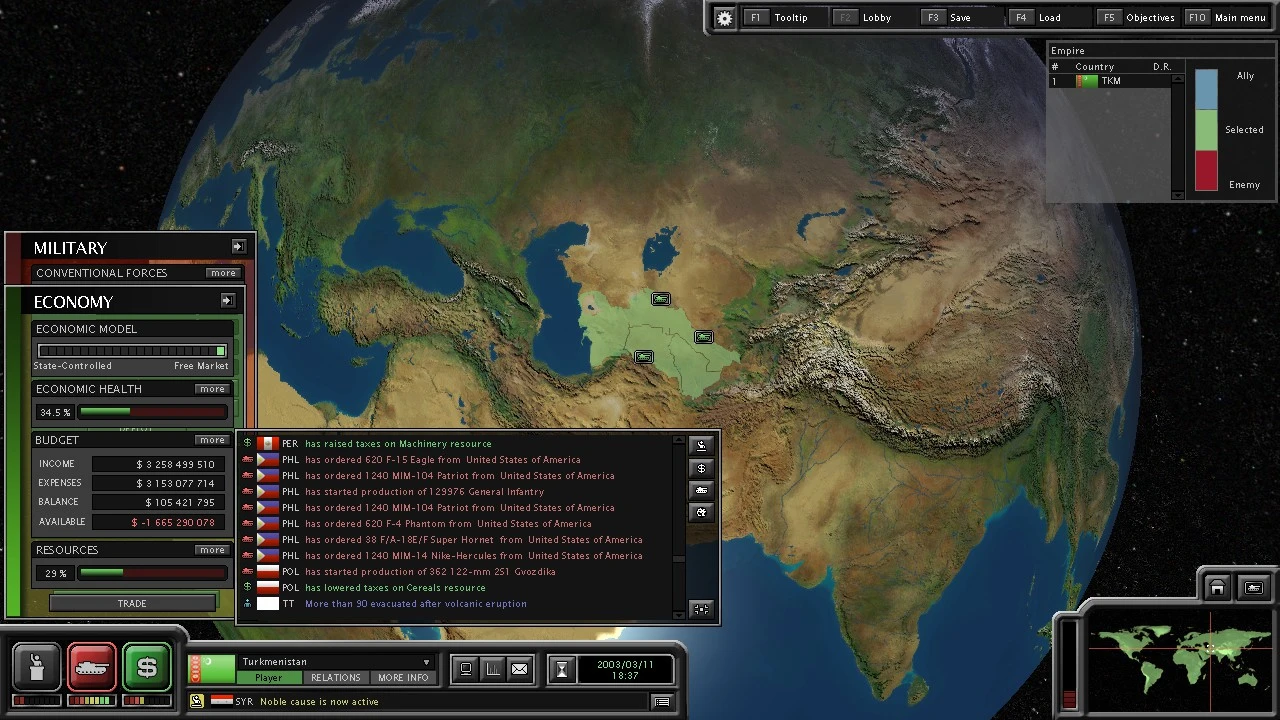Toggle the dollar economic news filter

coord(701,468)
